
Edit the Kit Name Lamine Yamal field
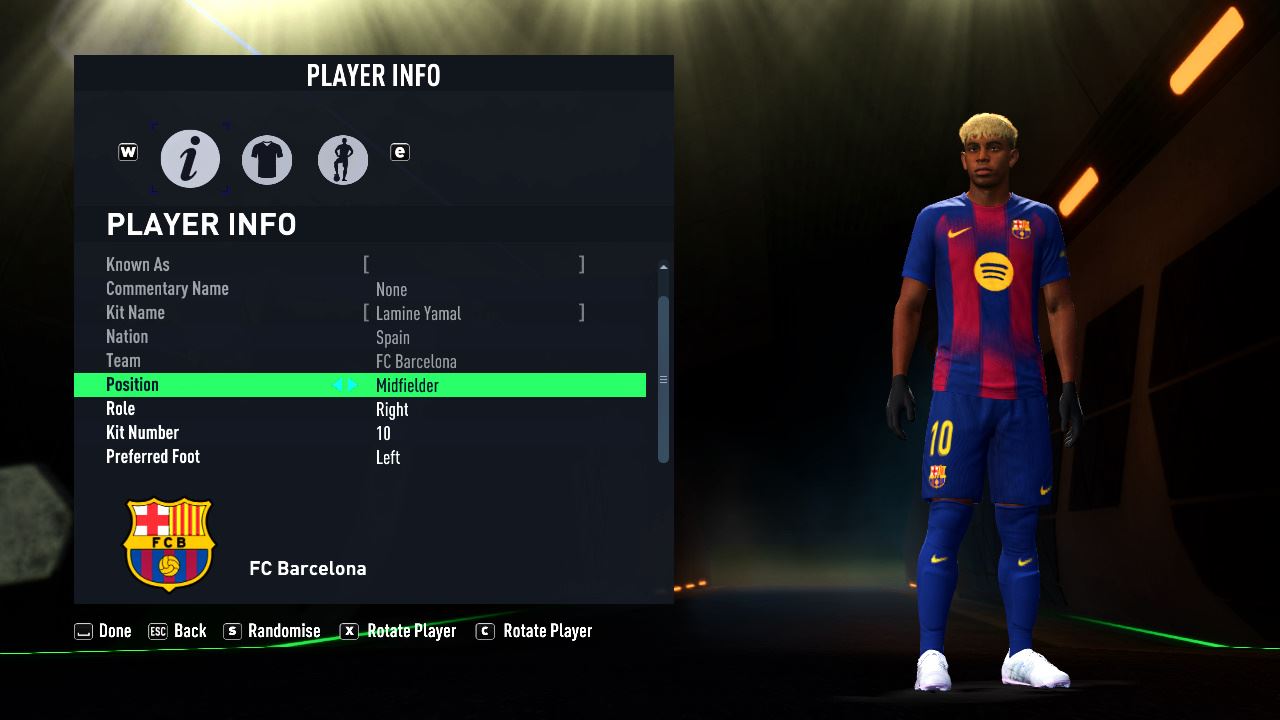[x=473, y=313]
